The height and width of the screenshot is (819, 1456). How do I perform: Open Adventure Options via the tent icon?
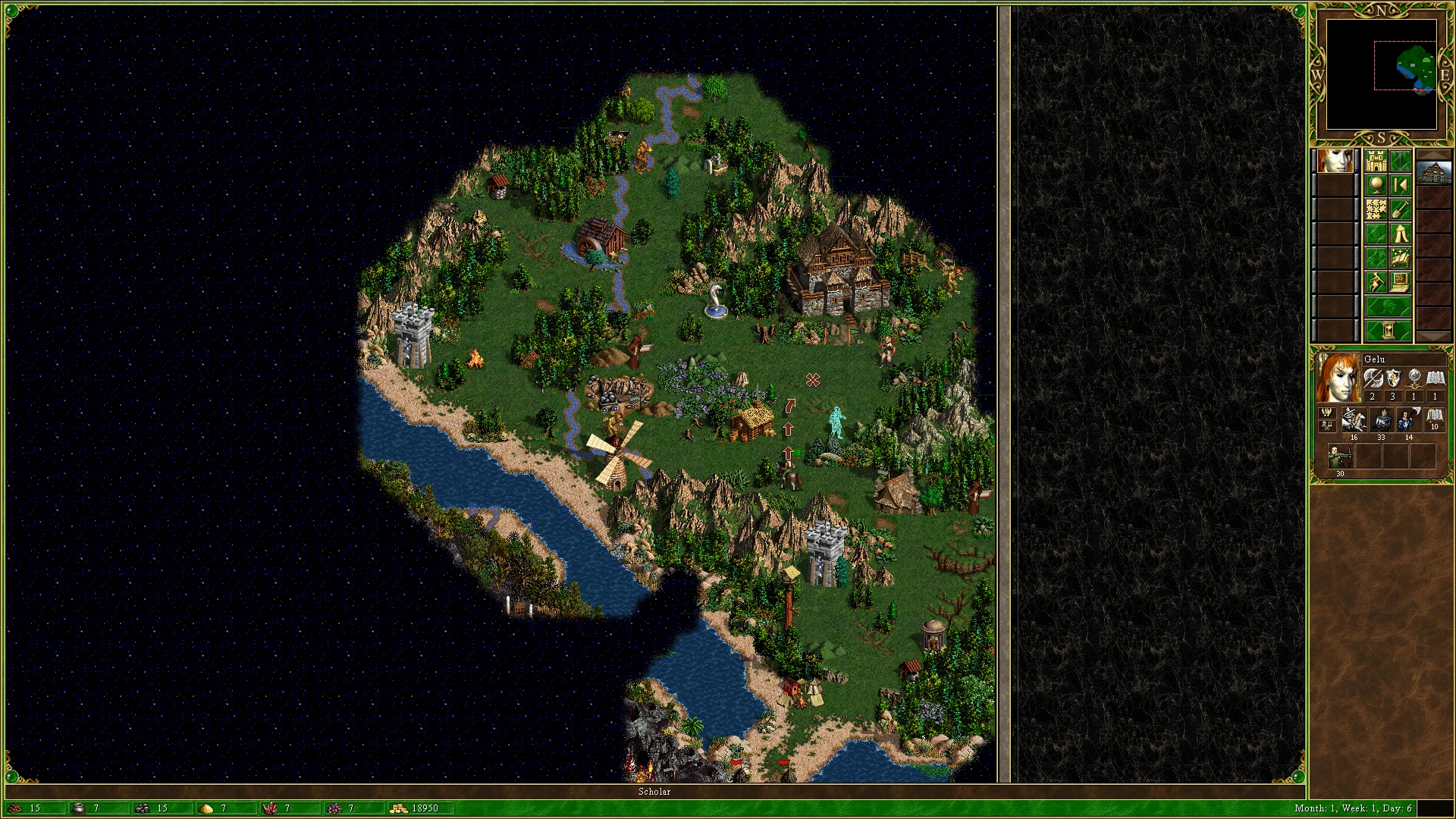coord(1401,234)
